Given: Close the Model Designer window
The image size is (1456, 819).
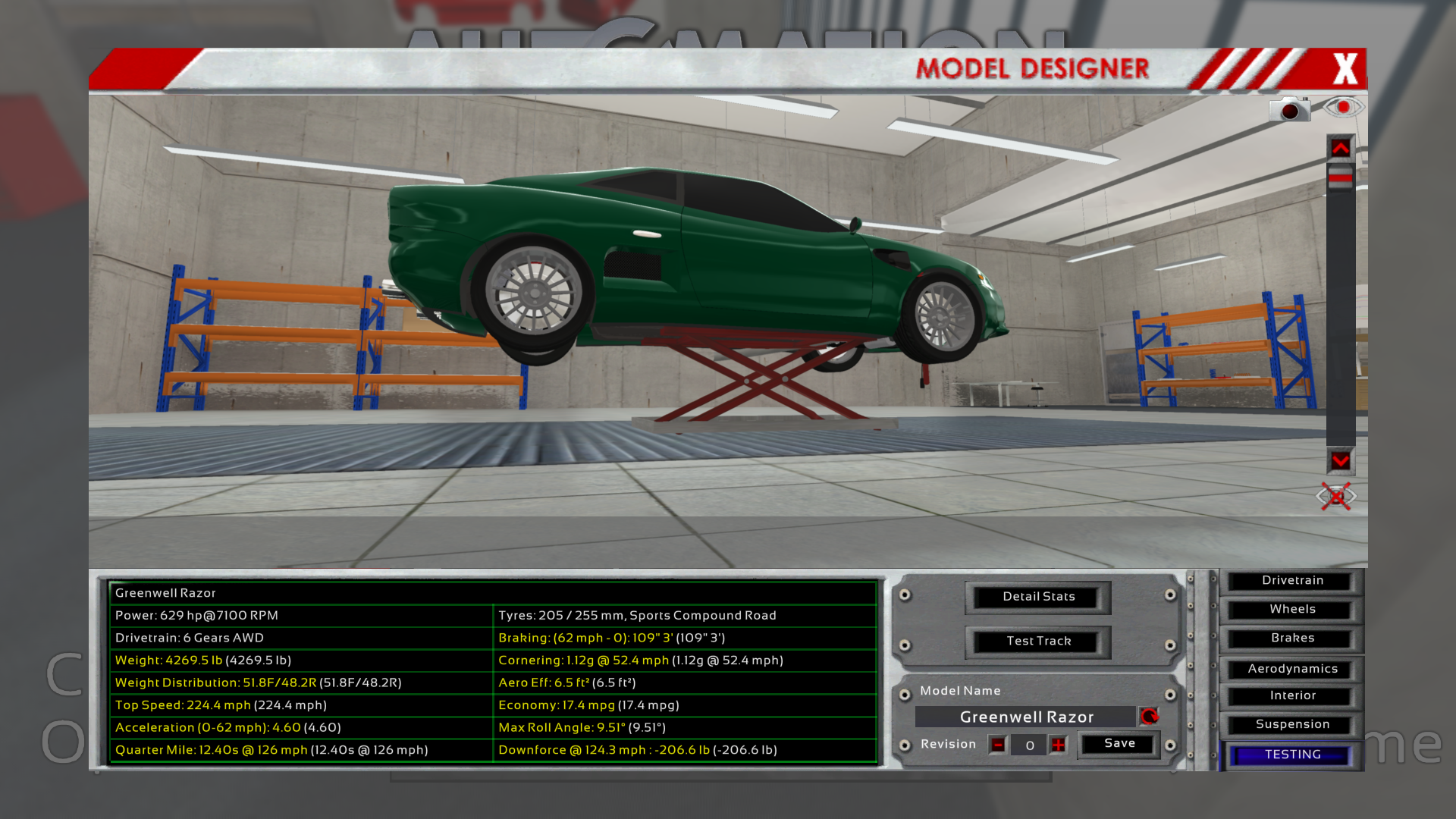Looking at the screenshot, I should click(x=1345, y=69).
